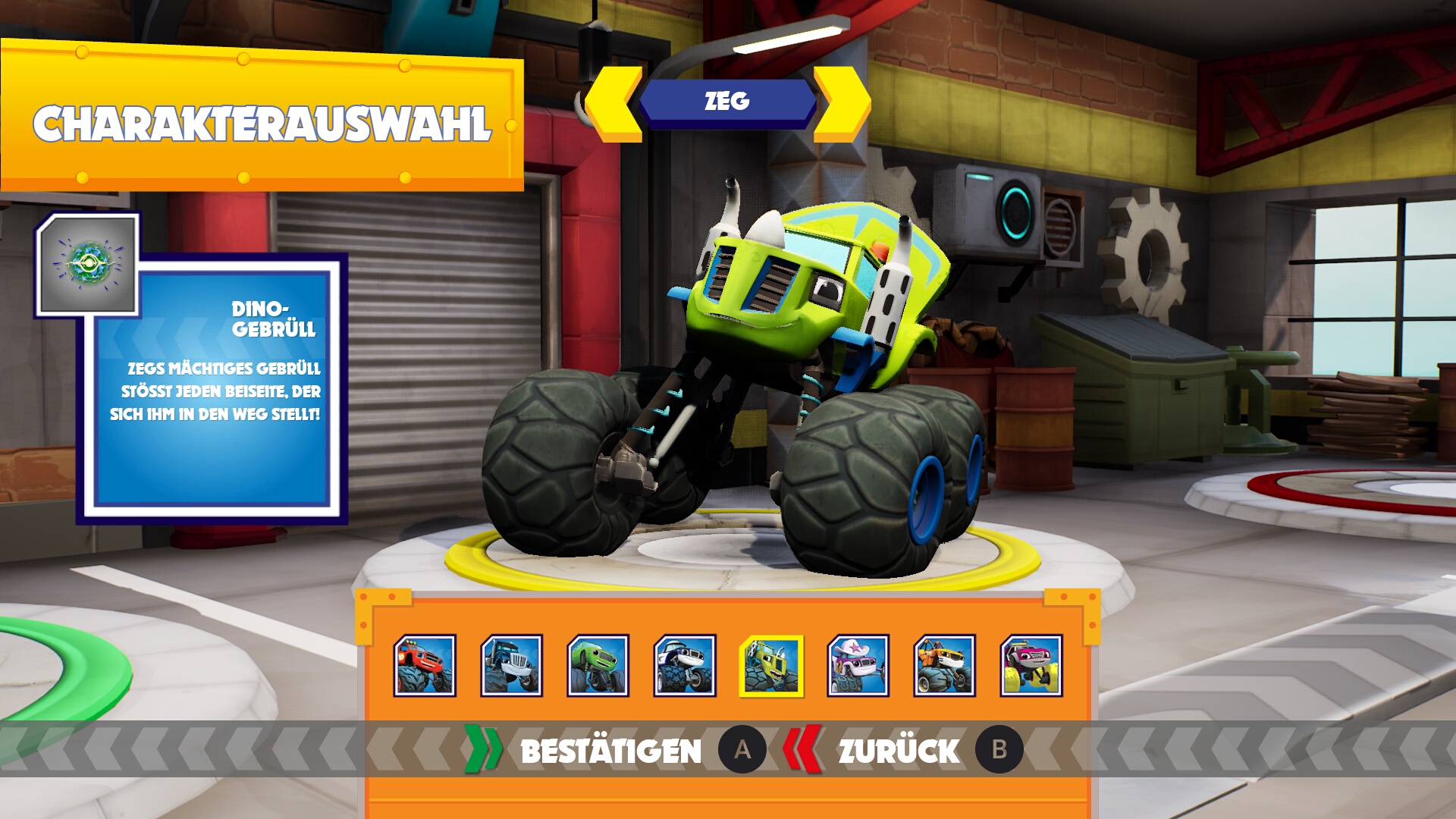Choose Starla with the cowboy hat
This screenshot has height=819, width=1456.
click(858, 666)
